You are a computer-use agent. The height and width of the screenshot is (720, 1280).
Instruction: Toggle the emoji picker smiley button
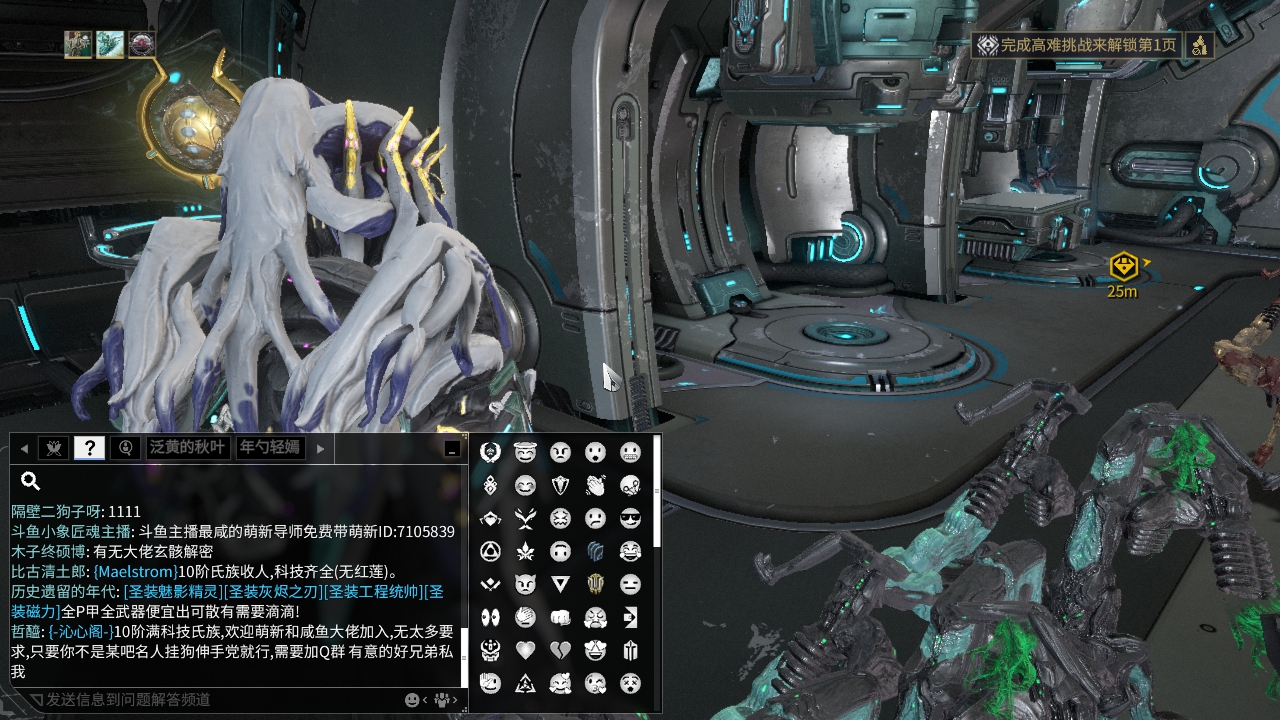[412, 700]
